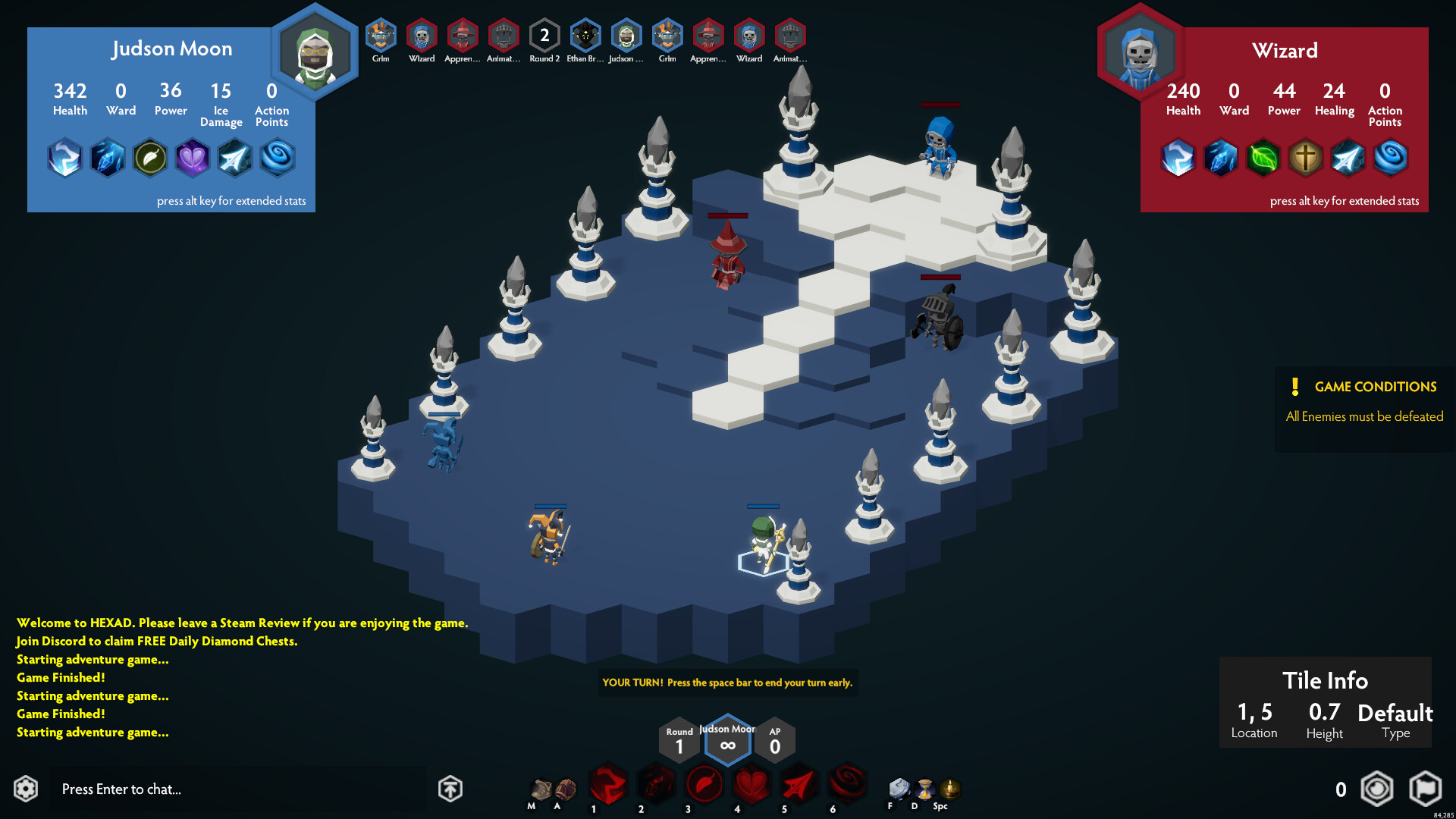Screen dimensions: 1456x819
Task: Open the Wizard portrait on red panel
Action: click(x=1139, y=55)
